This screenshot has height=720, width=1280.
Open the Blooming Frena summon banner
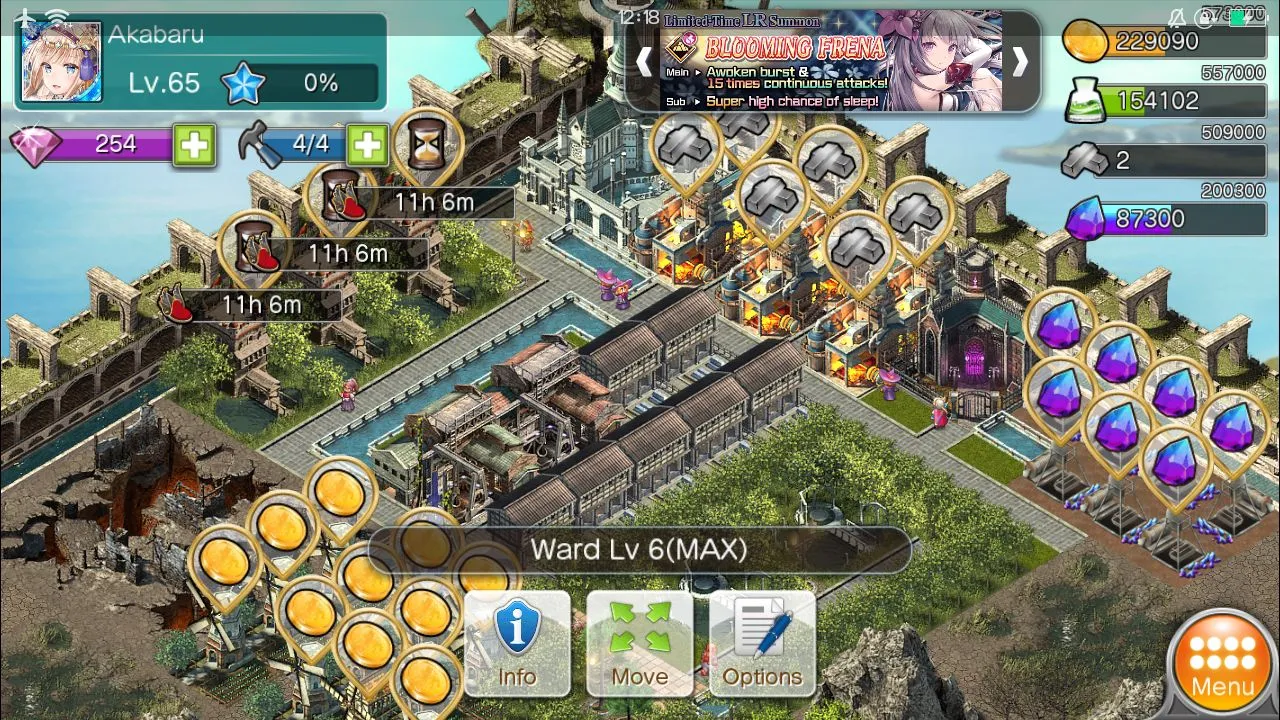(x=830, y=62)
